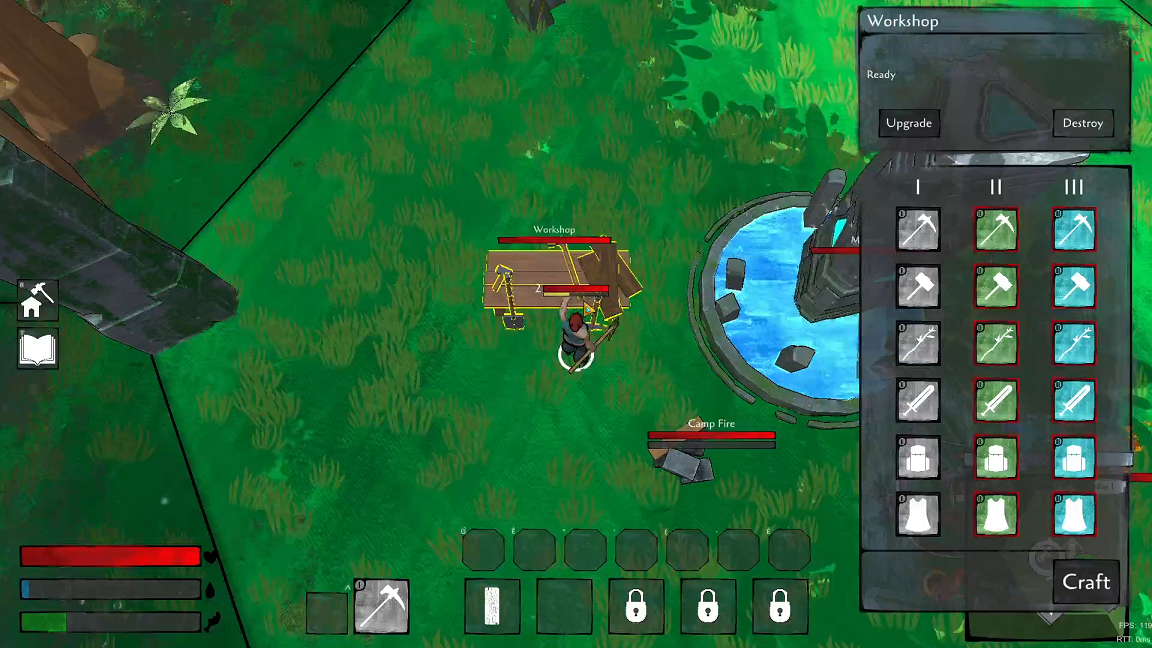Choose the tier II green hammer recipe
The image size is (1152, 648).
click(x=996, y=286)
